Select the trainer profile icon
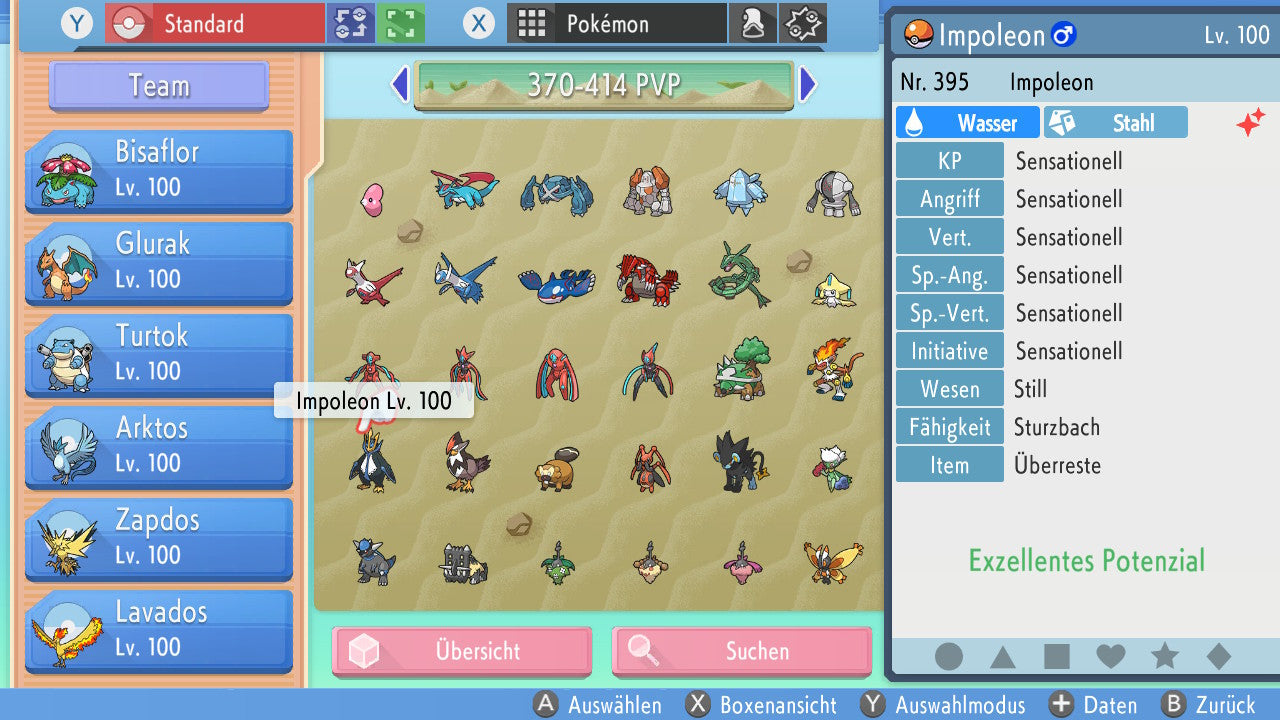Image resolution: width=1280 pixels, height=720 pixels. pos(753,22)
